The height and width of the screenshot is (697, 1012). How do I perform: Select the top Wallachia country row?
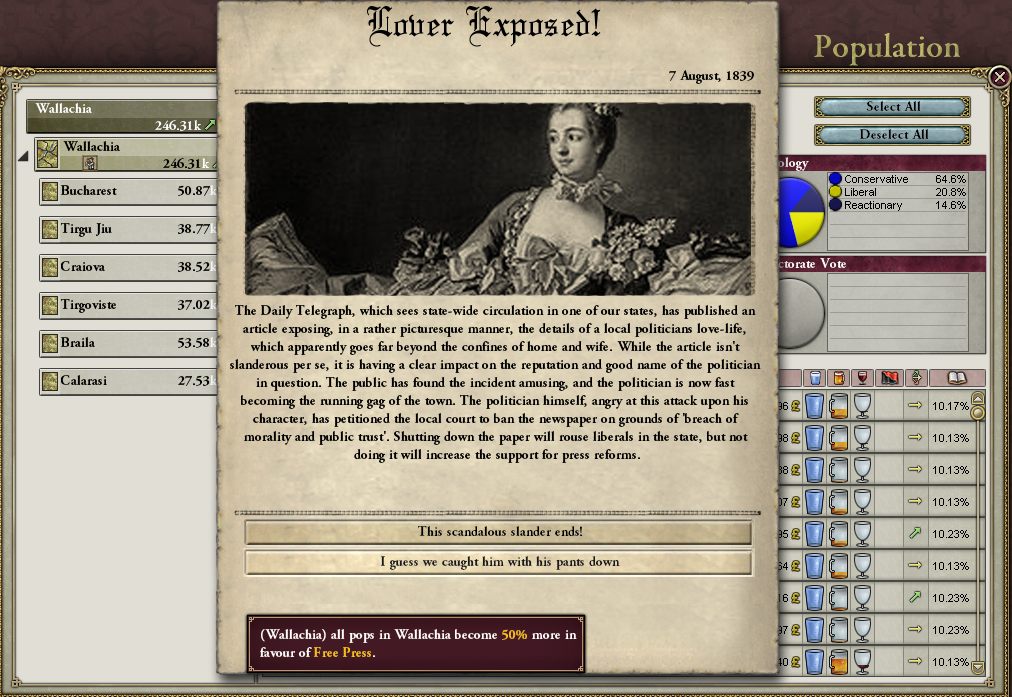click(120, 116)
